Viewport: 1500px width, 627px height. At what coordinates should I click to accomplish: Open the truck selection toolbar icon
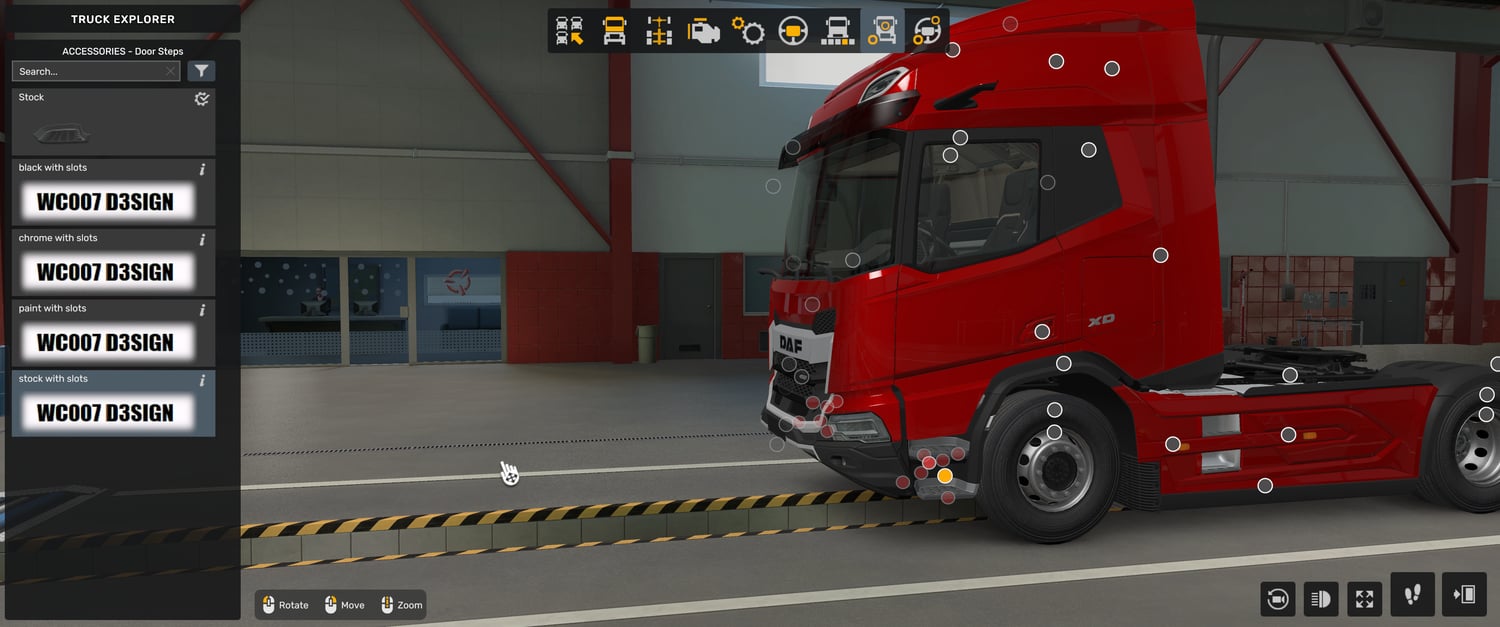point(570,31)
